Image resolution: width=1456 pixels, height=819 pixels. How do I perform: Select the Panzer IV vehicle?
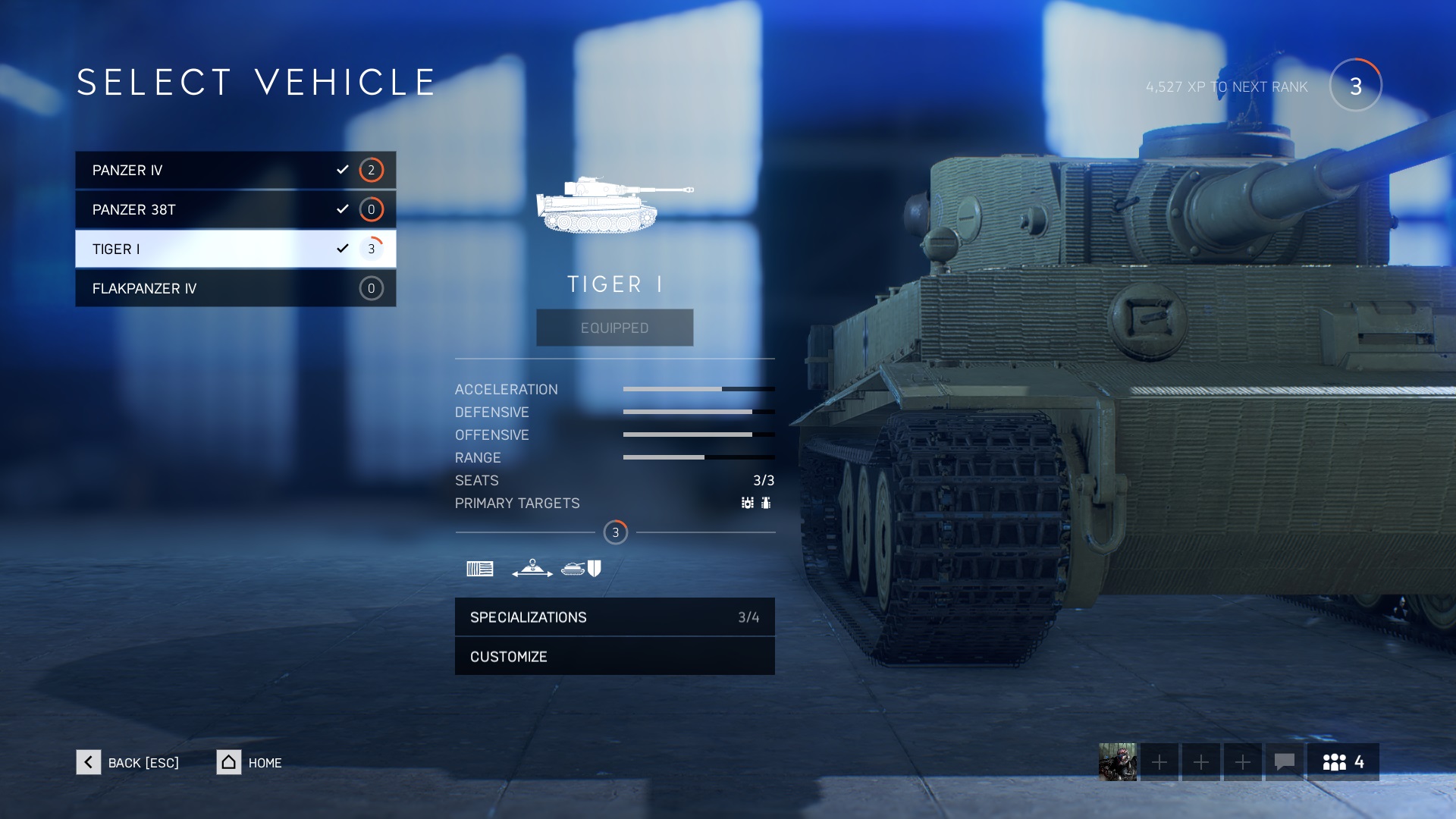235,170
